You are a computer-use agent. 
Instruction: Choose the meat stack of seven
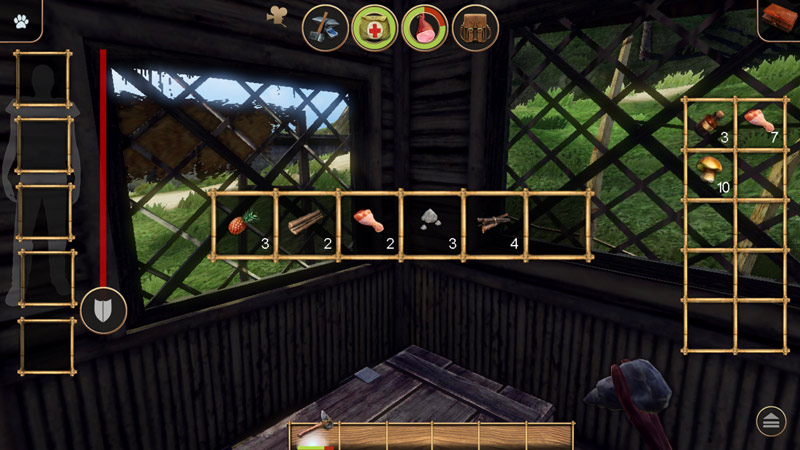[x=759, y=124]
